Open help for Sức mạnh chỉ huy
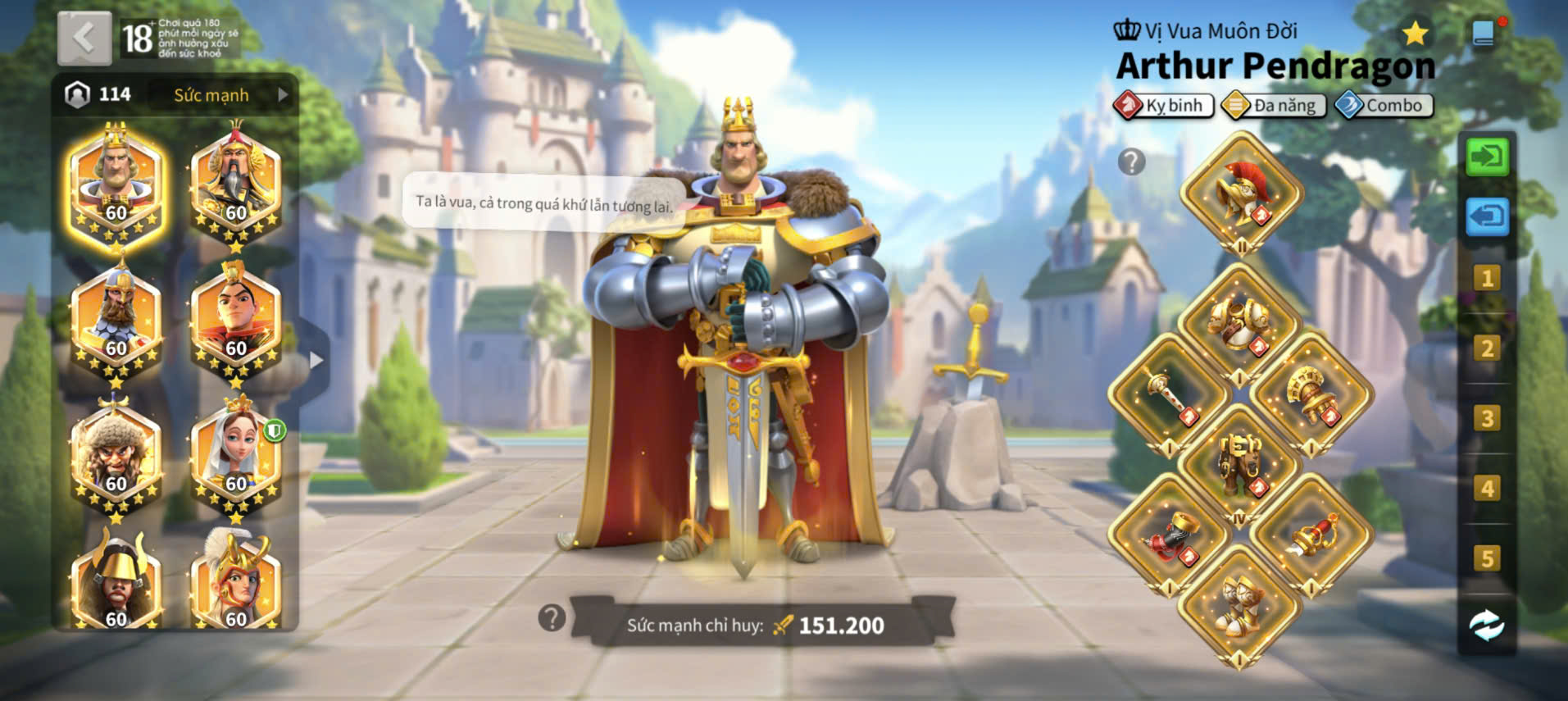This screenshot has width=1568, height=701. [552, 618]
